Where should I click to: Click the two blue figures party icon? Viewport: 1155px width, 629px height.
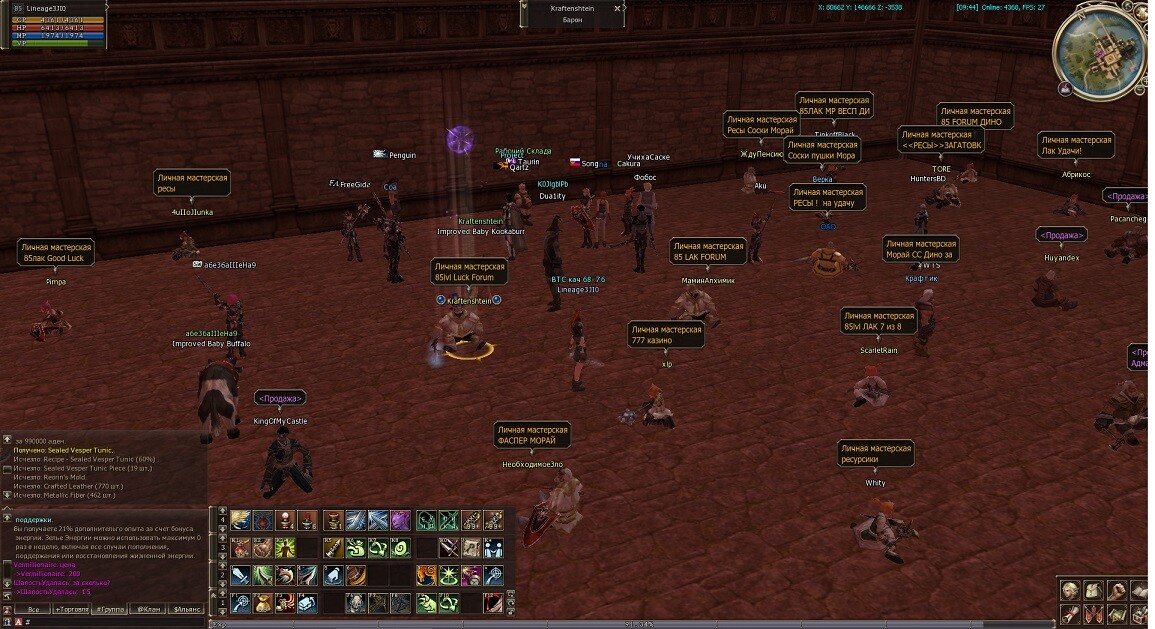(x=494, y=548)
